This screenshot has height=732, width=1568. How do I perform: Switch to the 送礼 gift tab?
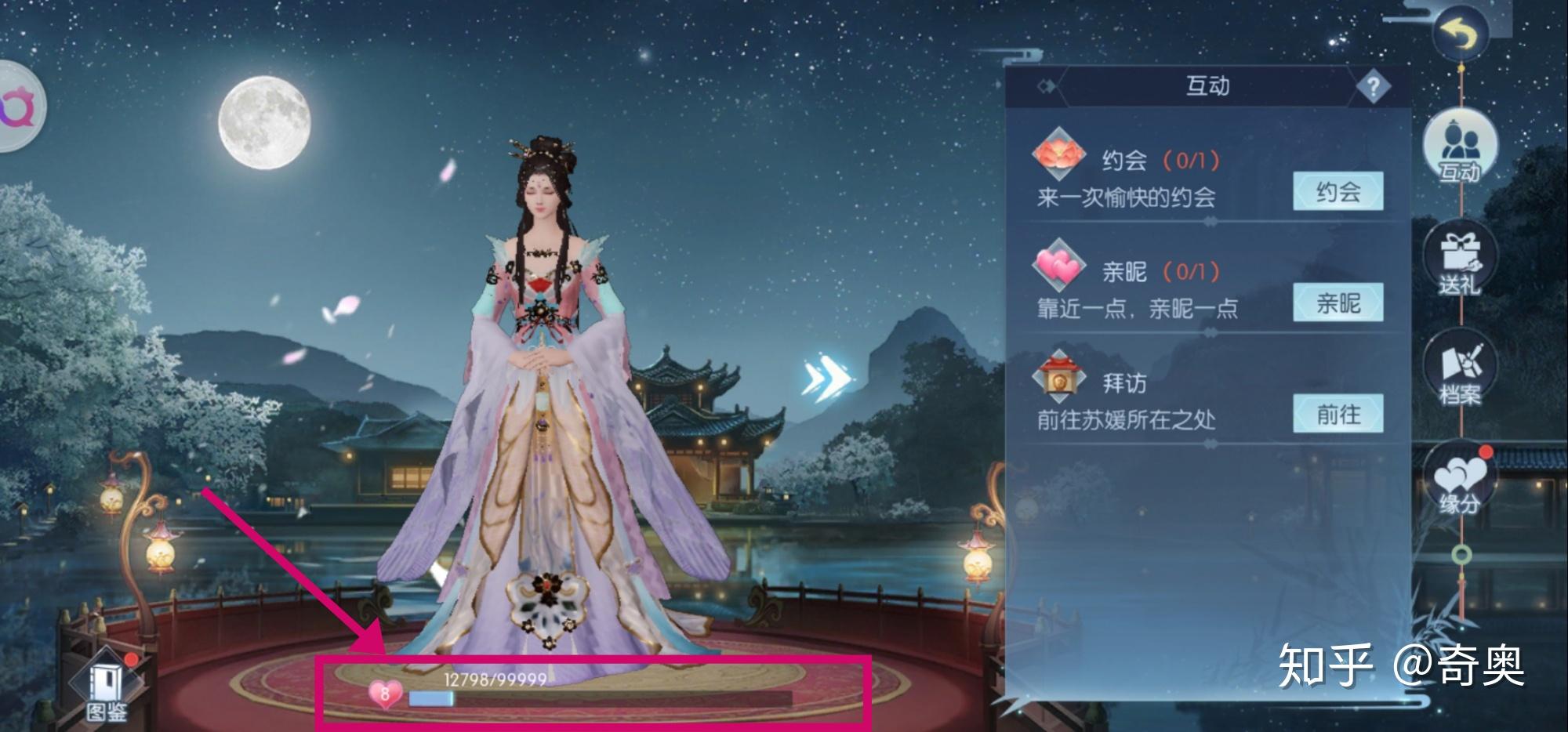(x=1460, y=263)
